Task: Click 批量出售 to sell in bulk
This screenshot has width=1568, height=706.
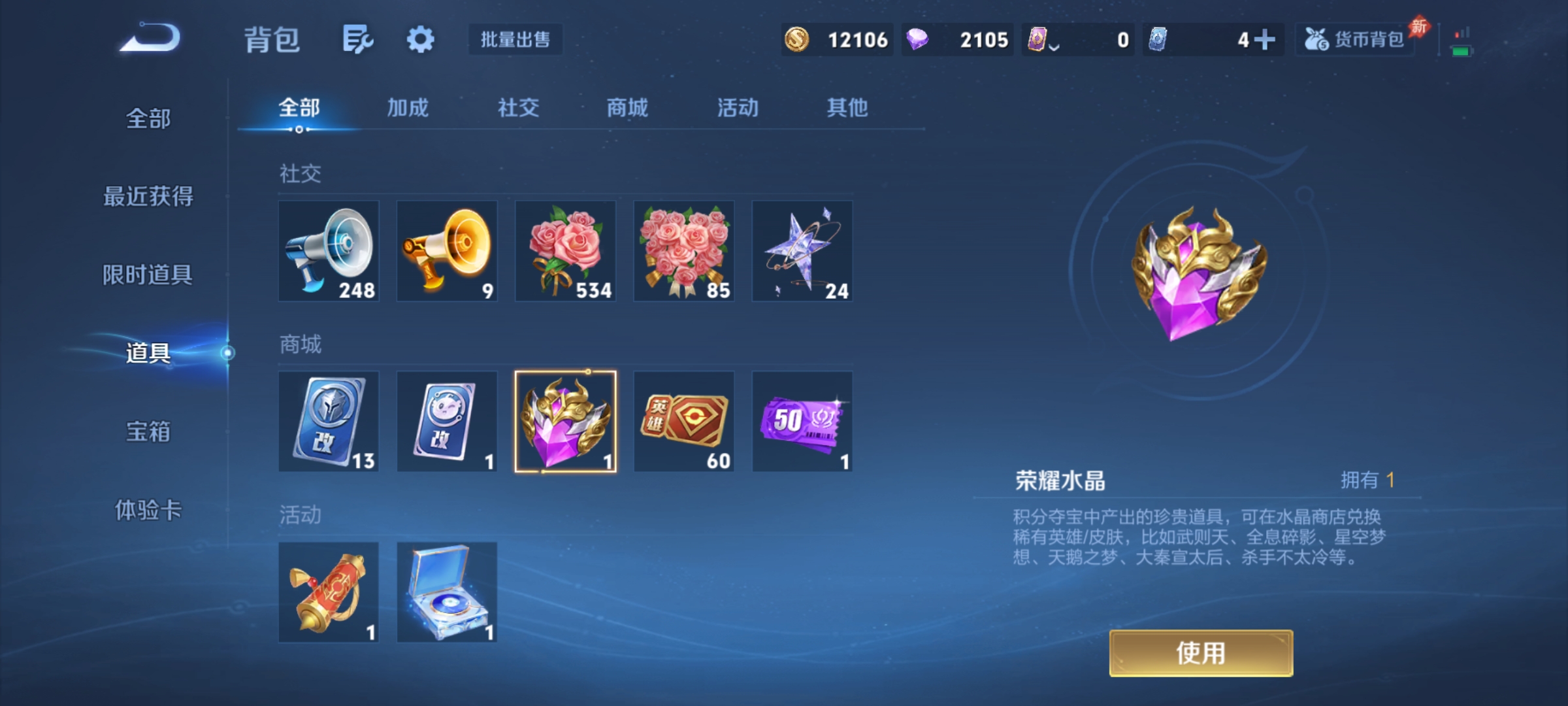Action: (x=515, y=39)
